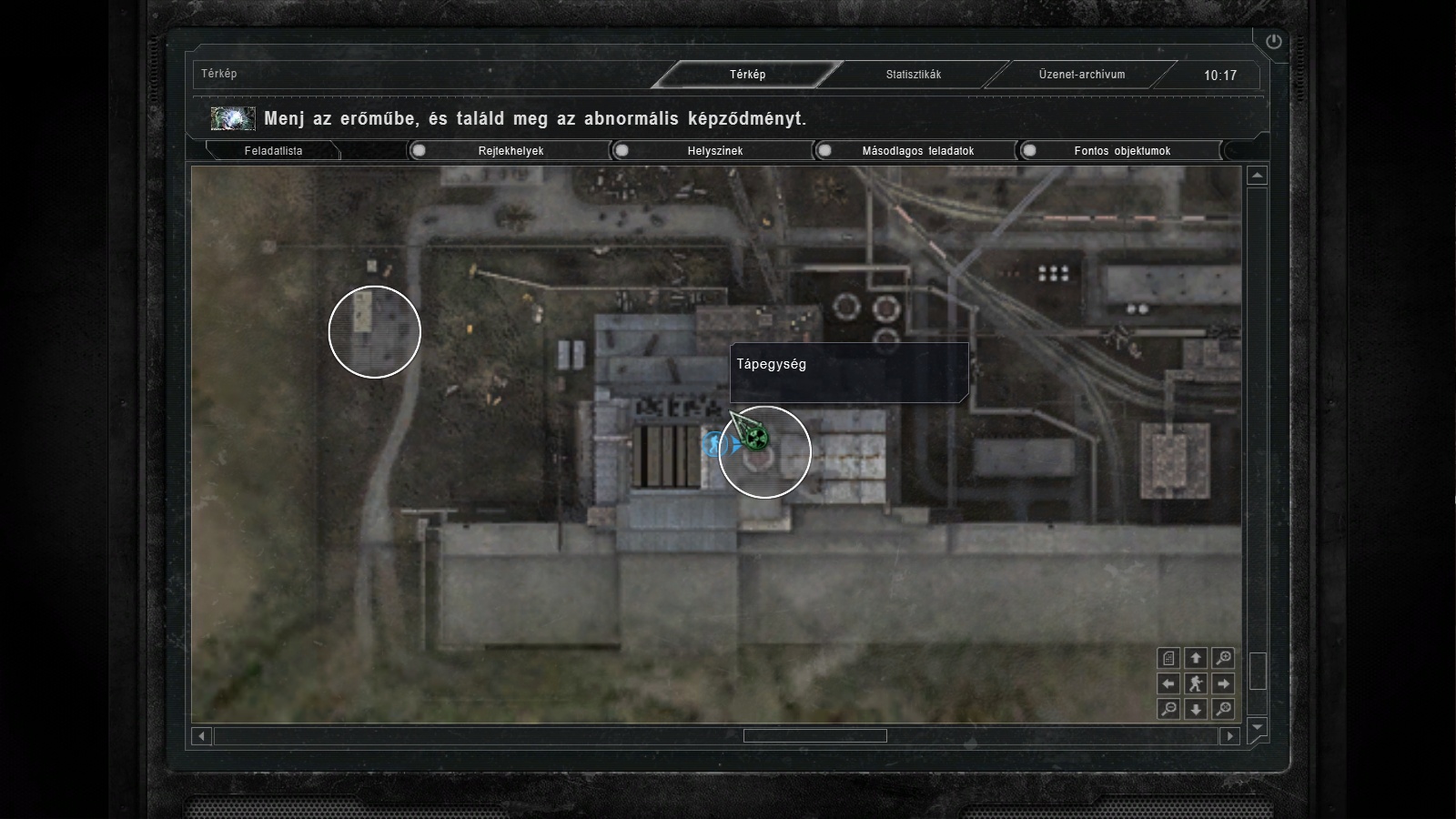
Task: Click the map's zoom-out magnifier button
Action: tap(1168, 709)
